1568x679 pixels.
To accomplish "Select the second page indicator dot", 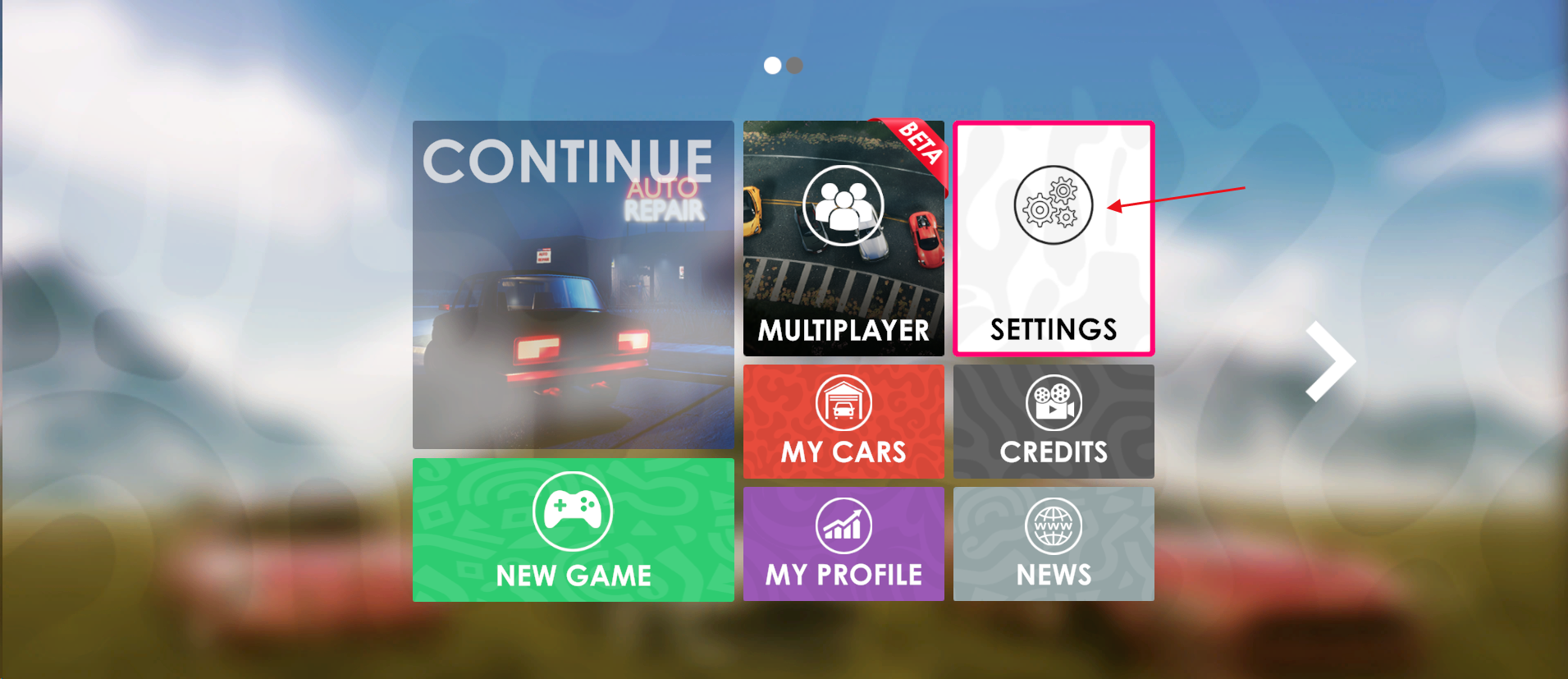I will point(794,66).
